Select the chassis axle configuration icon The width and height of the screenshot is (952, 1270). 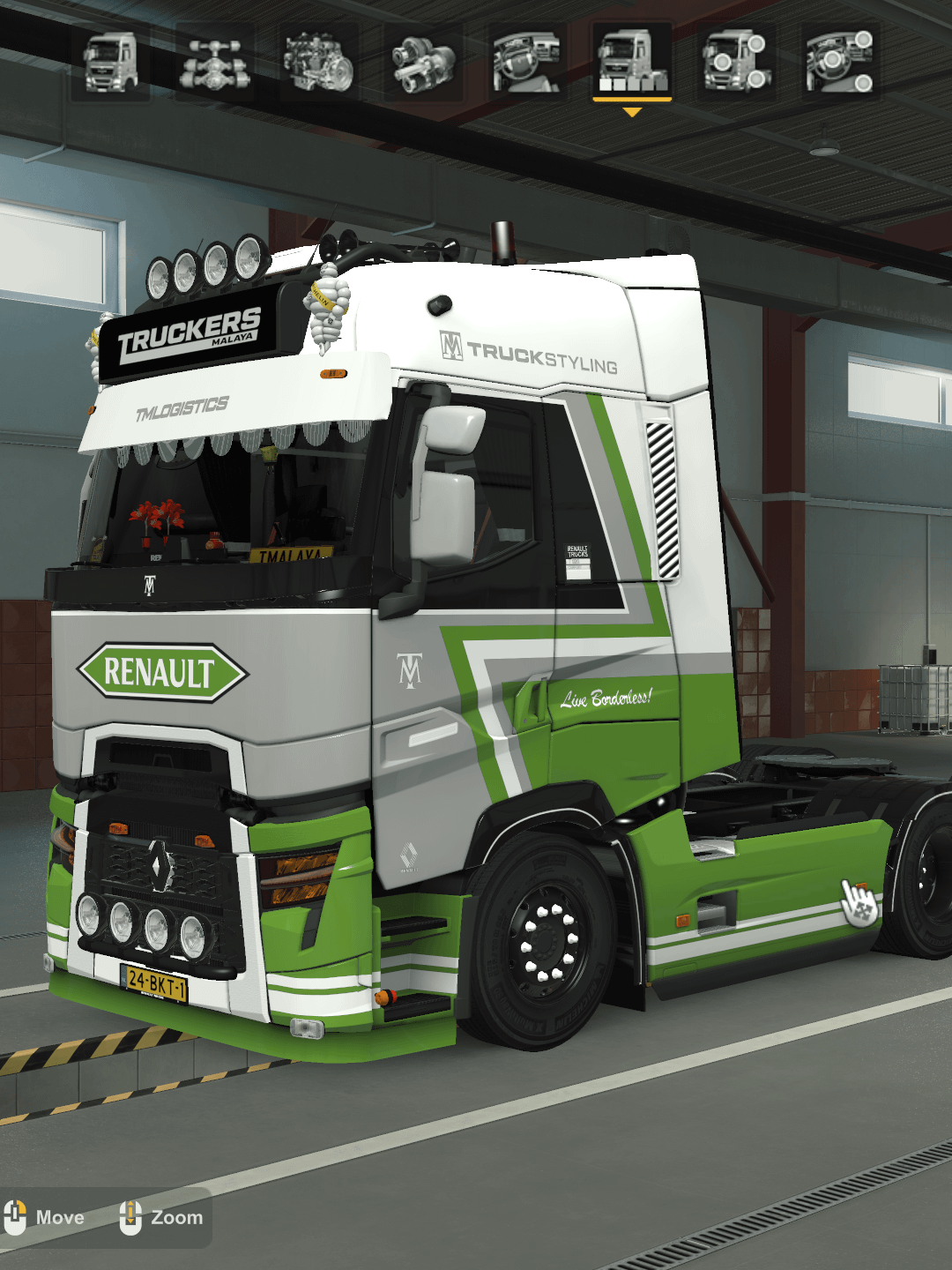click(215, 63)
